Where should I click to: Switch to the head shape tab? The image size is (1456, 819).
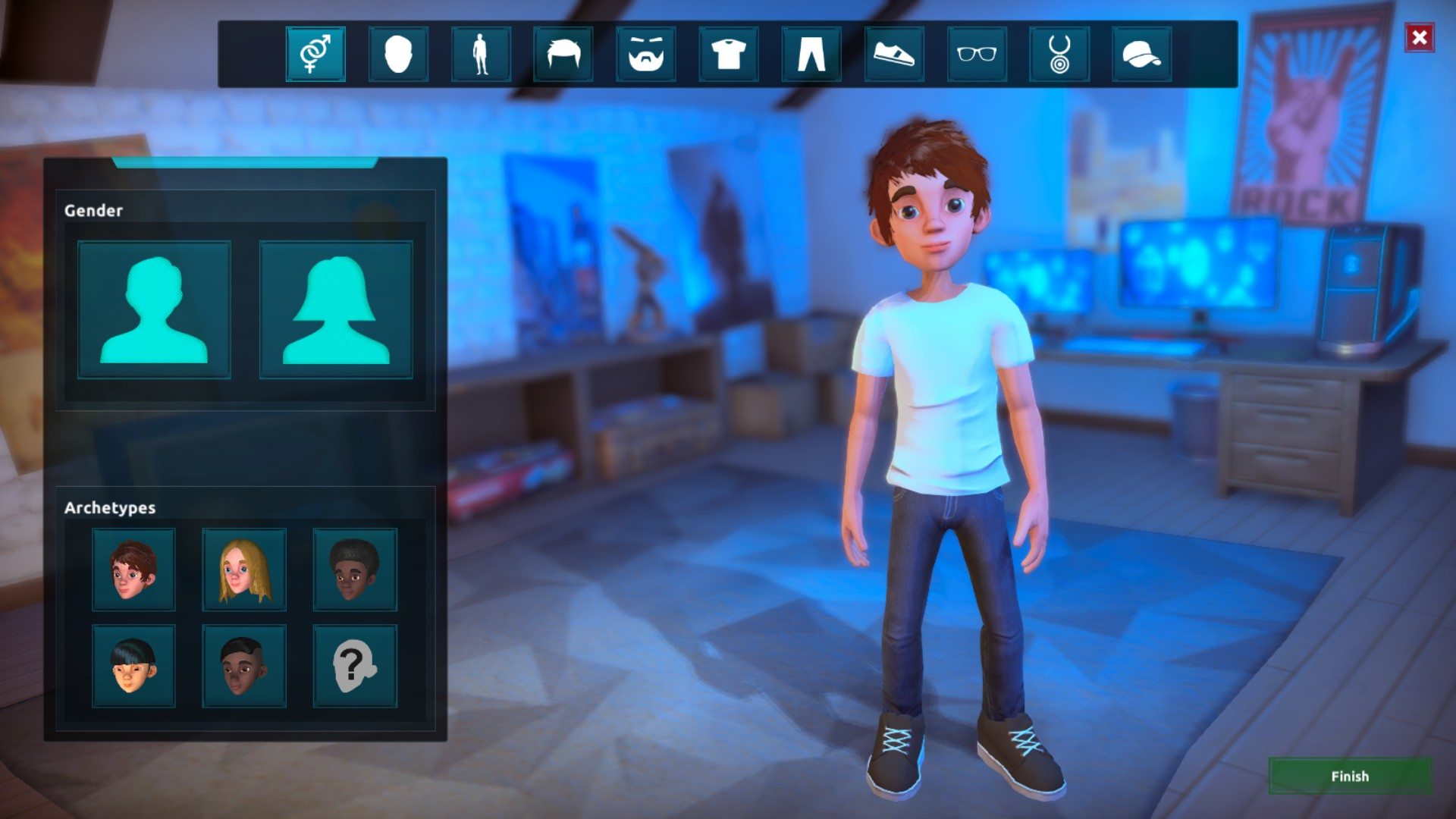[x=398, y=54]
